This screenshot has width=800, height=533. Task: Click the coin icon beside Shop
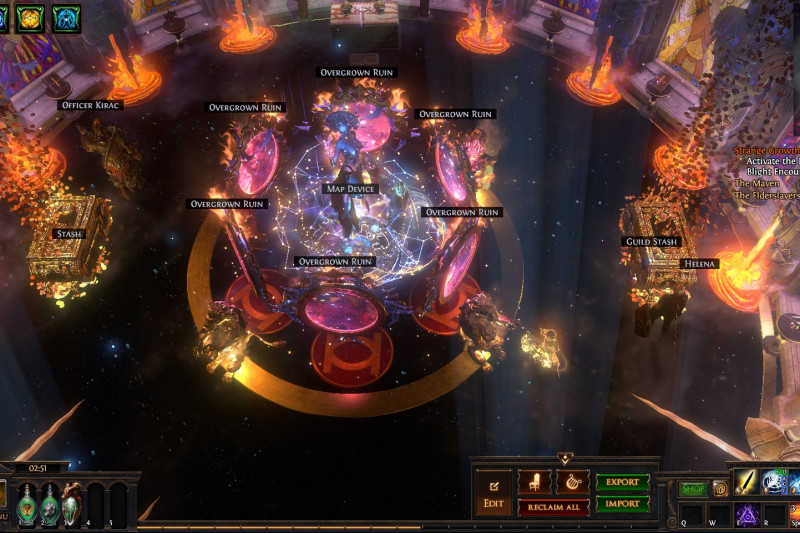tap(719, 489)
